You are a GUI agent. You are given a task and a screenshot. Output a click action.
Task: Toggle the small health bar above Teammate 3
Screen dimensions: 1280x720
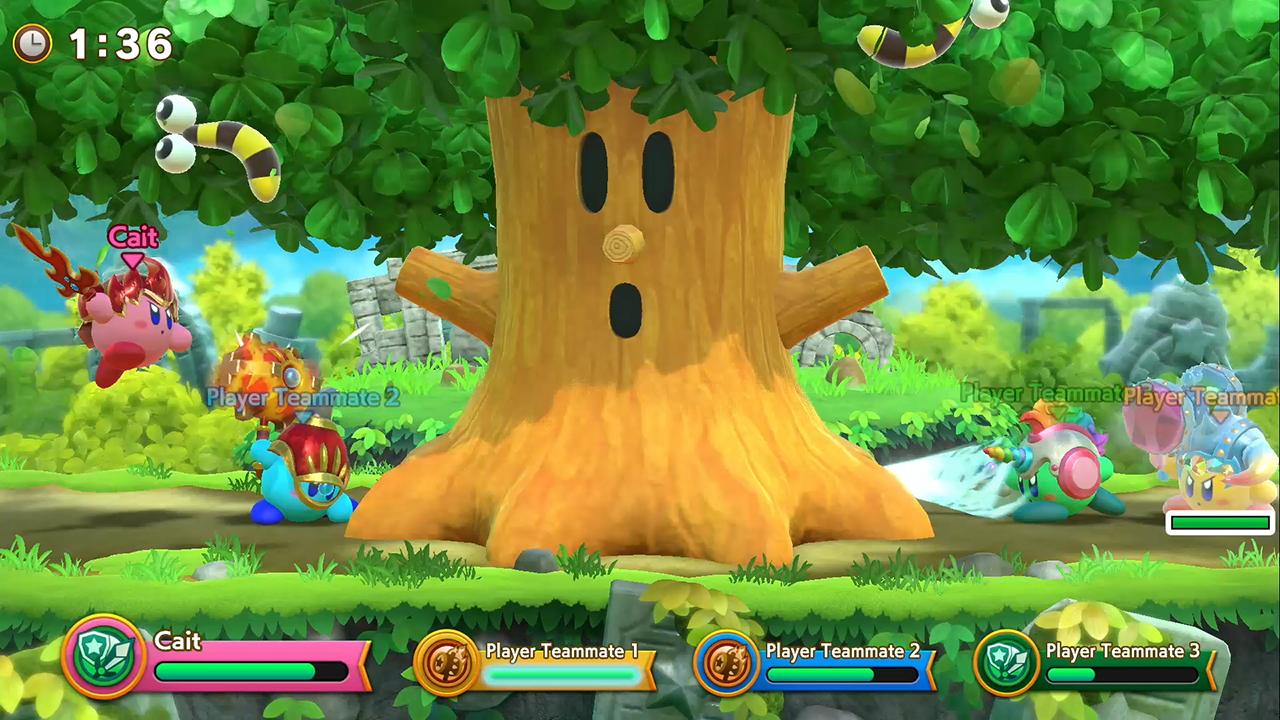click(1218, 522)
